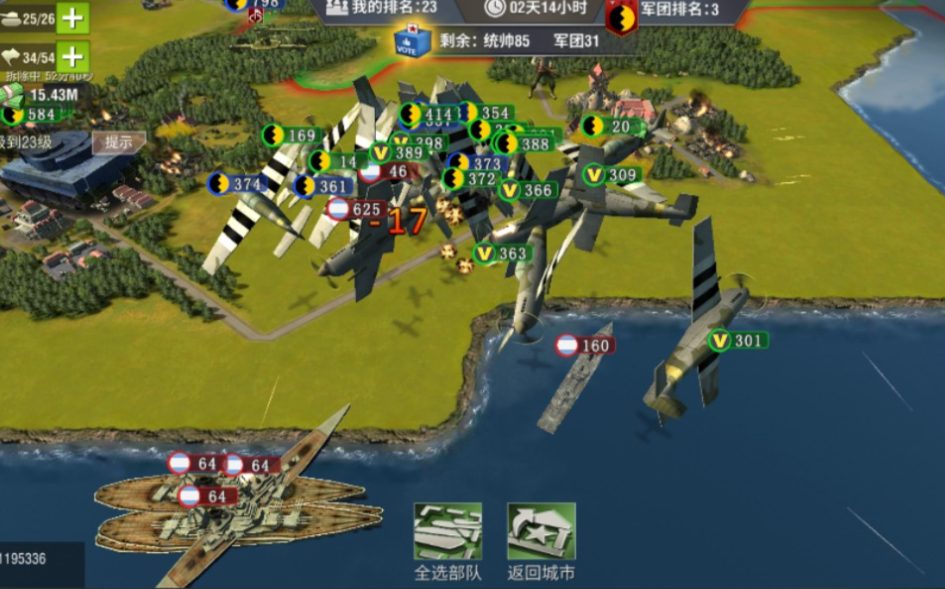
Task: Click the 提示 hint button
Action: point(119,143)
